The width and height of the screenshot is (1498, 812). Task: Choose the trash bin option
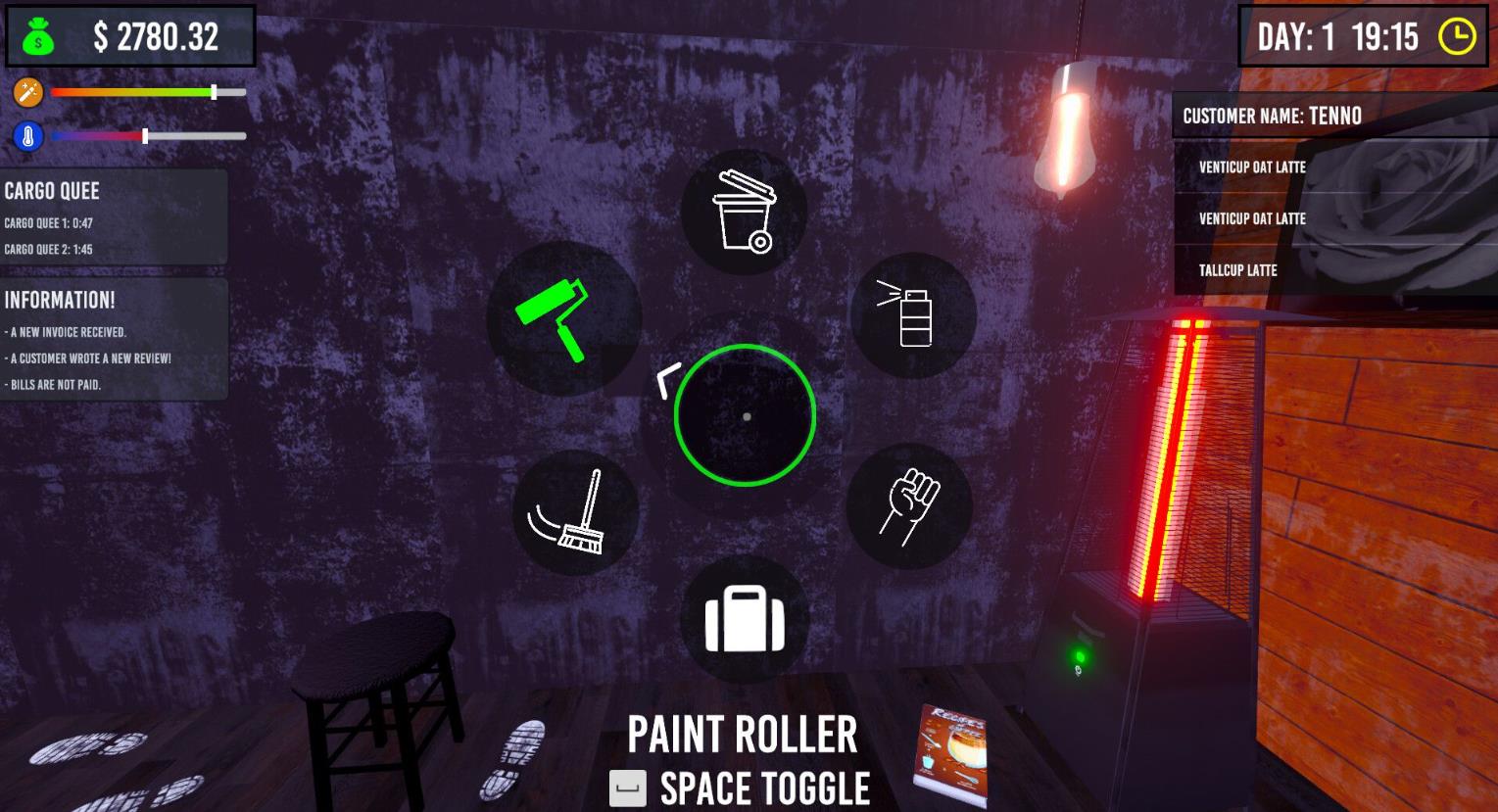pos(744,212)
